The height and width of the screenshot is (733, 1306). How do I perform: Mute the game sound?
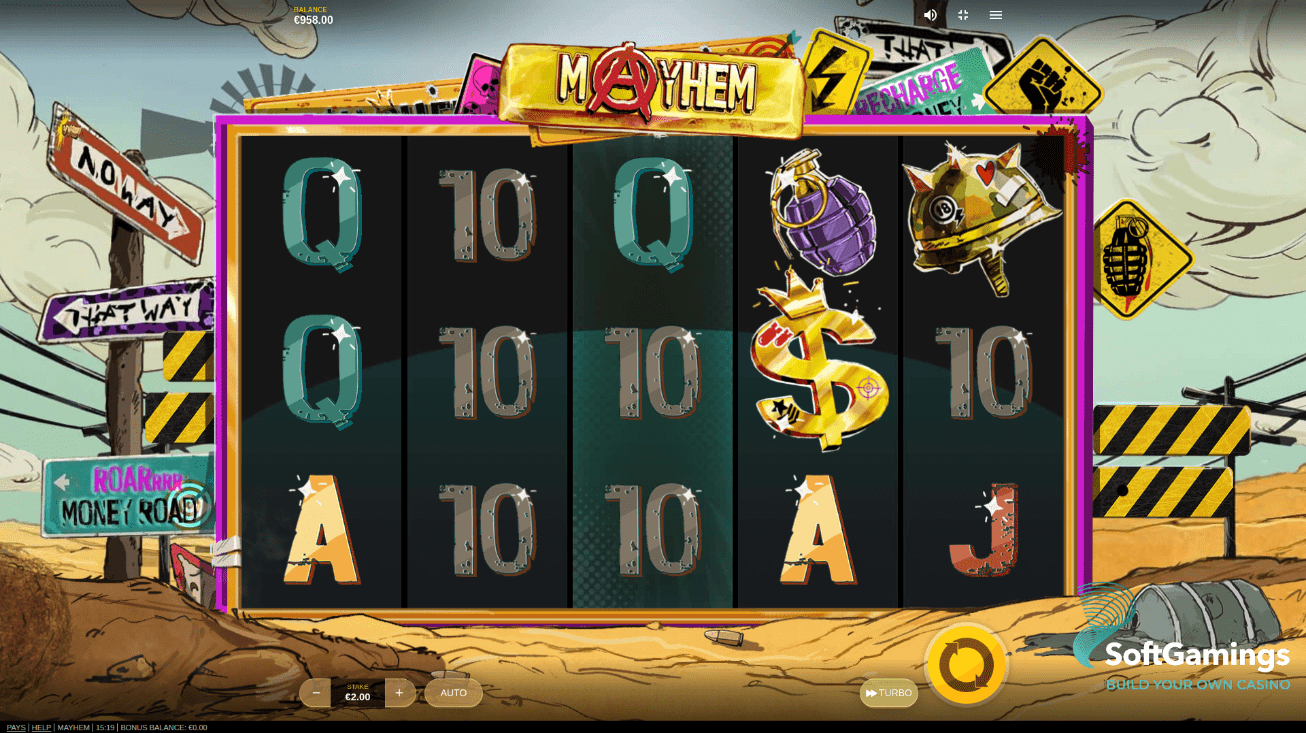pos(930,15)
